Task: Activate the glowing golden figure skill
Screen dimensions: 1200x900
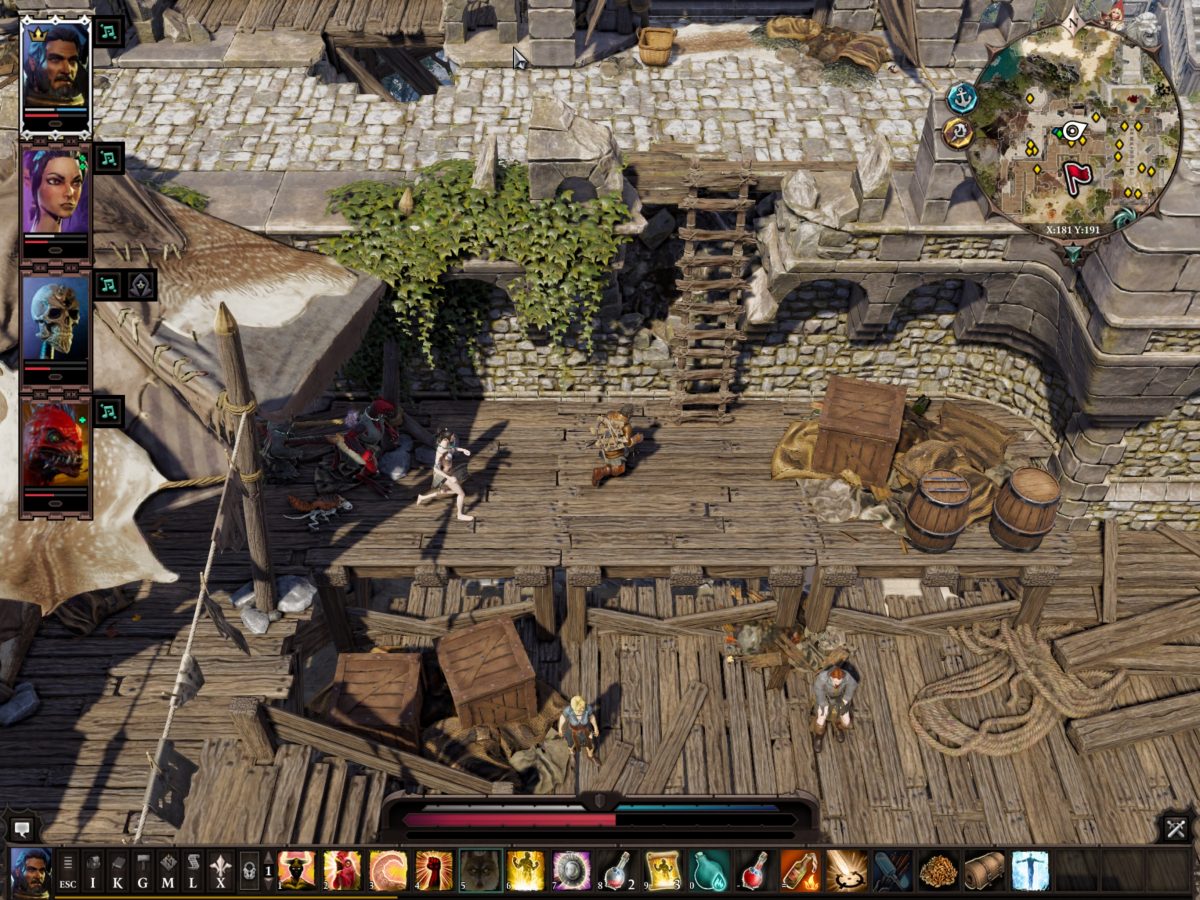Action: 525,871
